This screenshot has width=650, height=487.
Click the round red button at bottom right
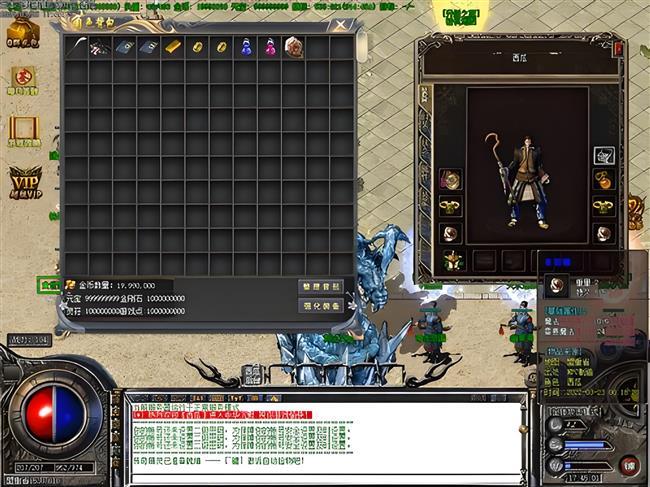pyautogui.click(x=628, y=464)
